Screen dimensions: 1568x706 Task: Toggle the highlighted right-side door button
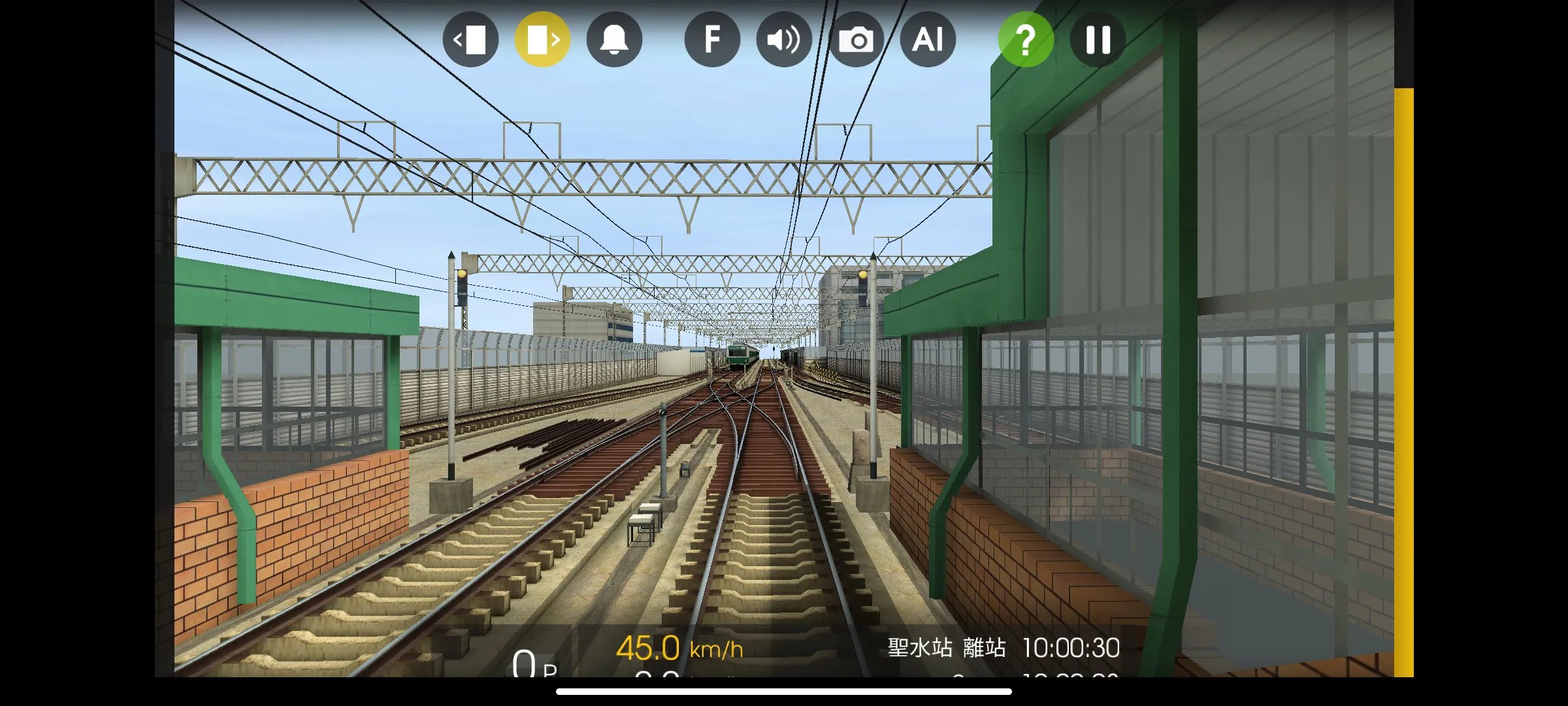(x=542, y=39)
